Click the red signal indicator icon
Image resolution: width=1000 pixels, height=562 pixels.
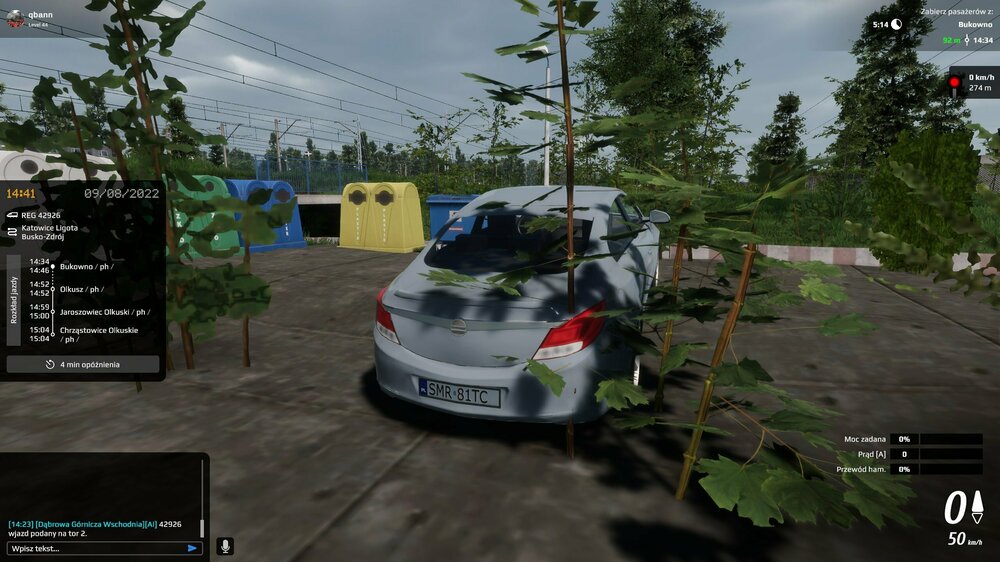click(x=955, y=82)
